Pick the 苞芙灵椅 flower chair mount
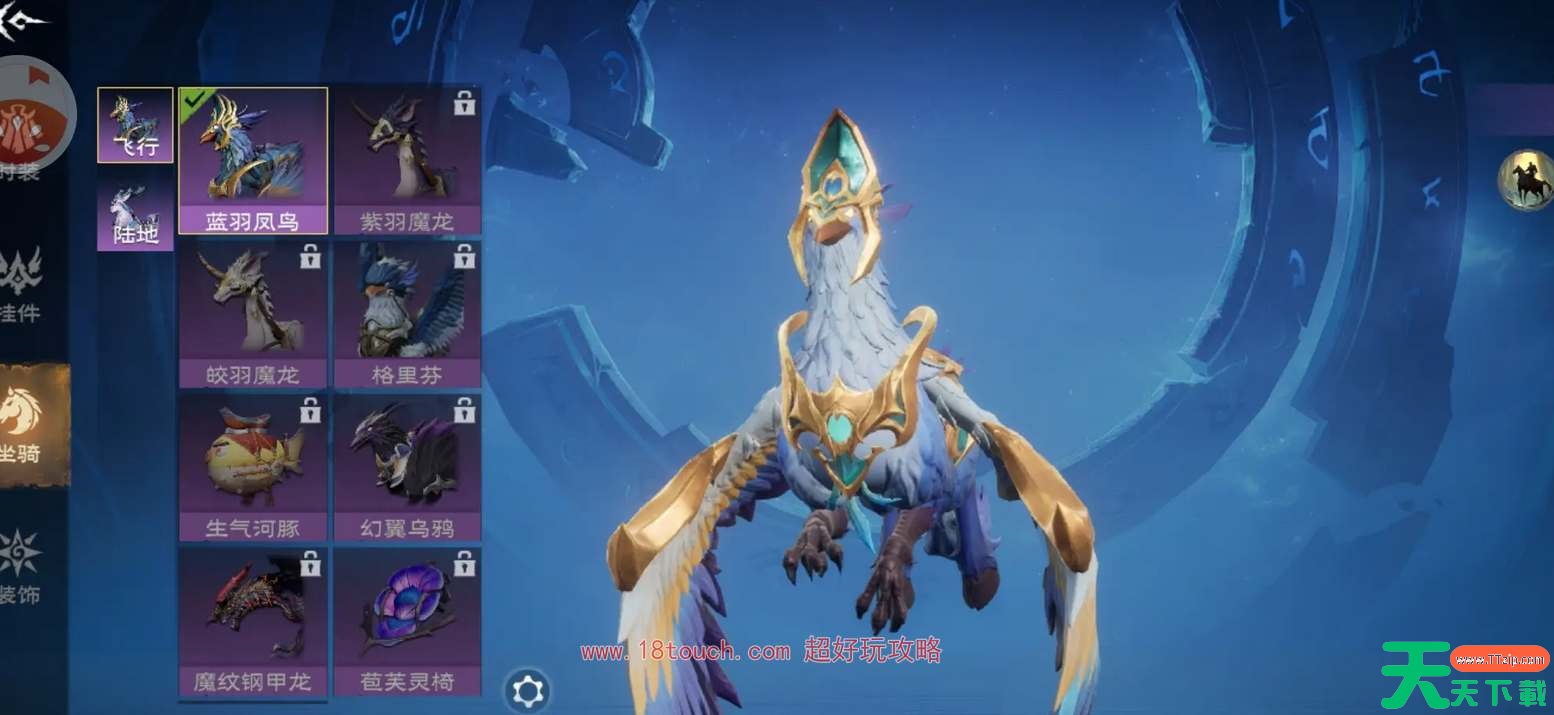Screen dimensions: 1554x715 [407, 621]
